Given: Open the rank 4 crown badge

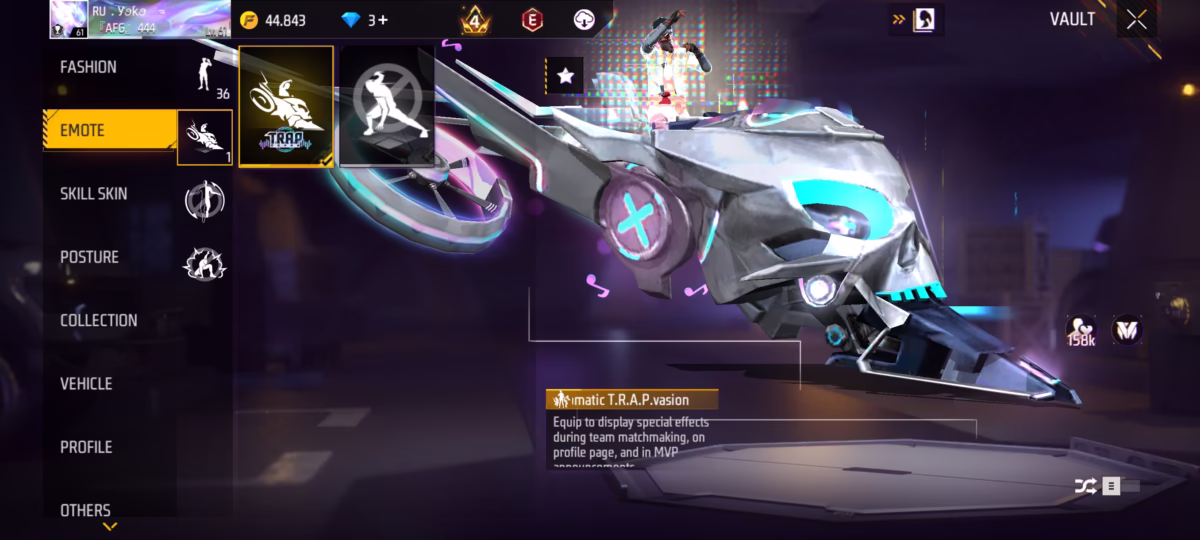Looking at the screenshot, I should pyautogui.click(x=475, y=20).
